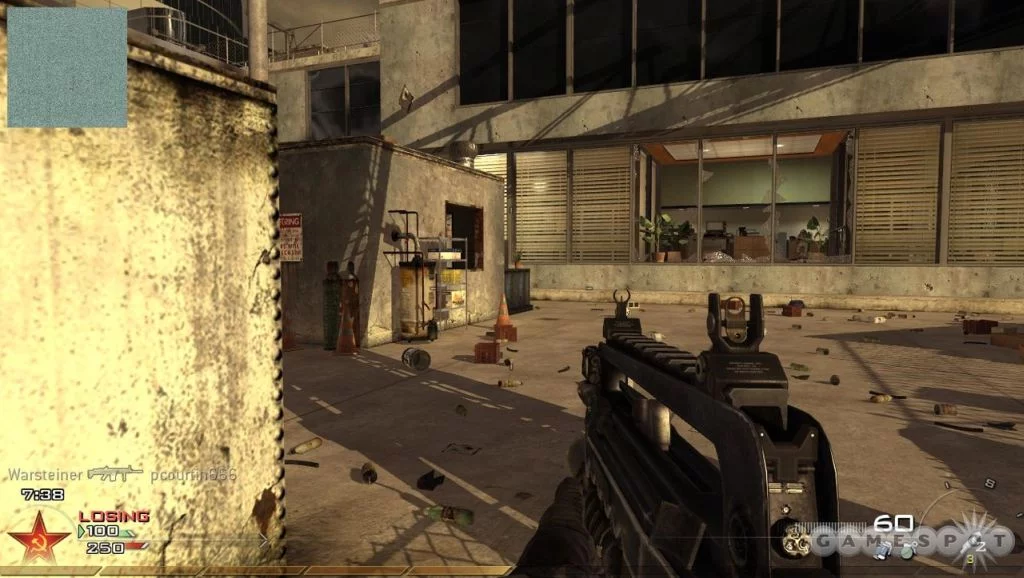Open the static-filled minimap
This screenshot has width=1024, height=578.
pos(67,67)
